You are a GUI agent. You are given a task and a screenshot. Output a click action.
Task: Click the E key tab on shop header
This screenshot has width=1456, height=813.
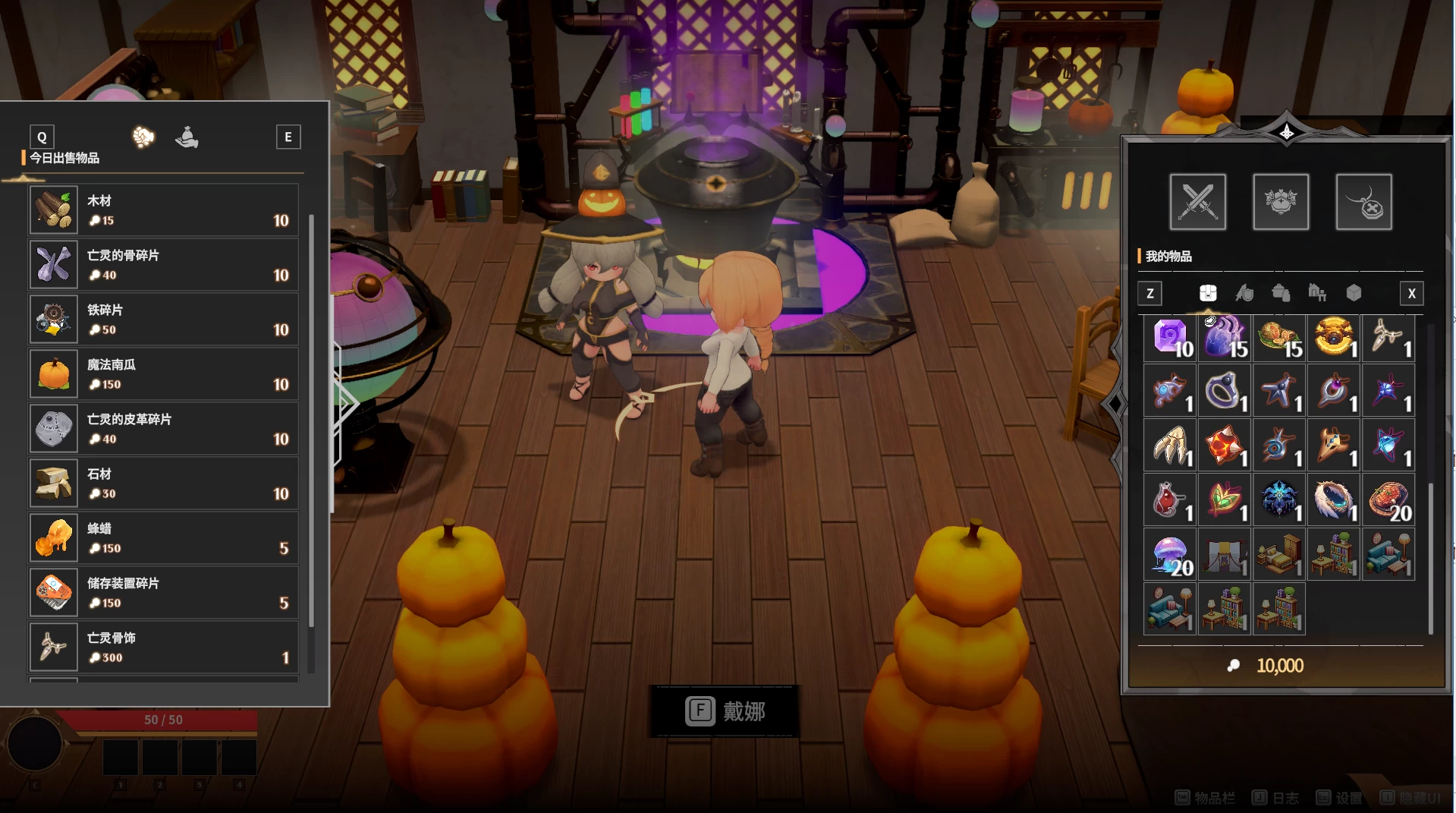(x=288, y=137)
